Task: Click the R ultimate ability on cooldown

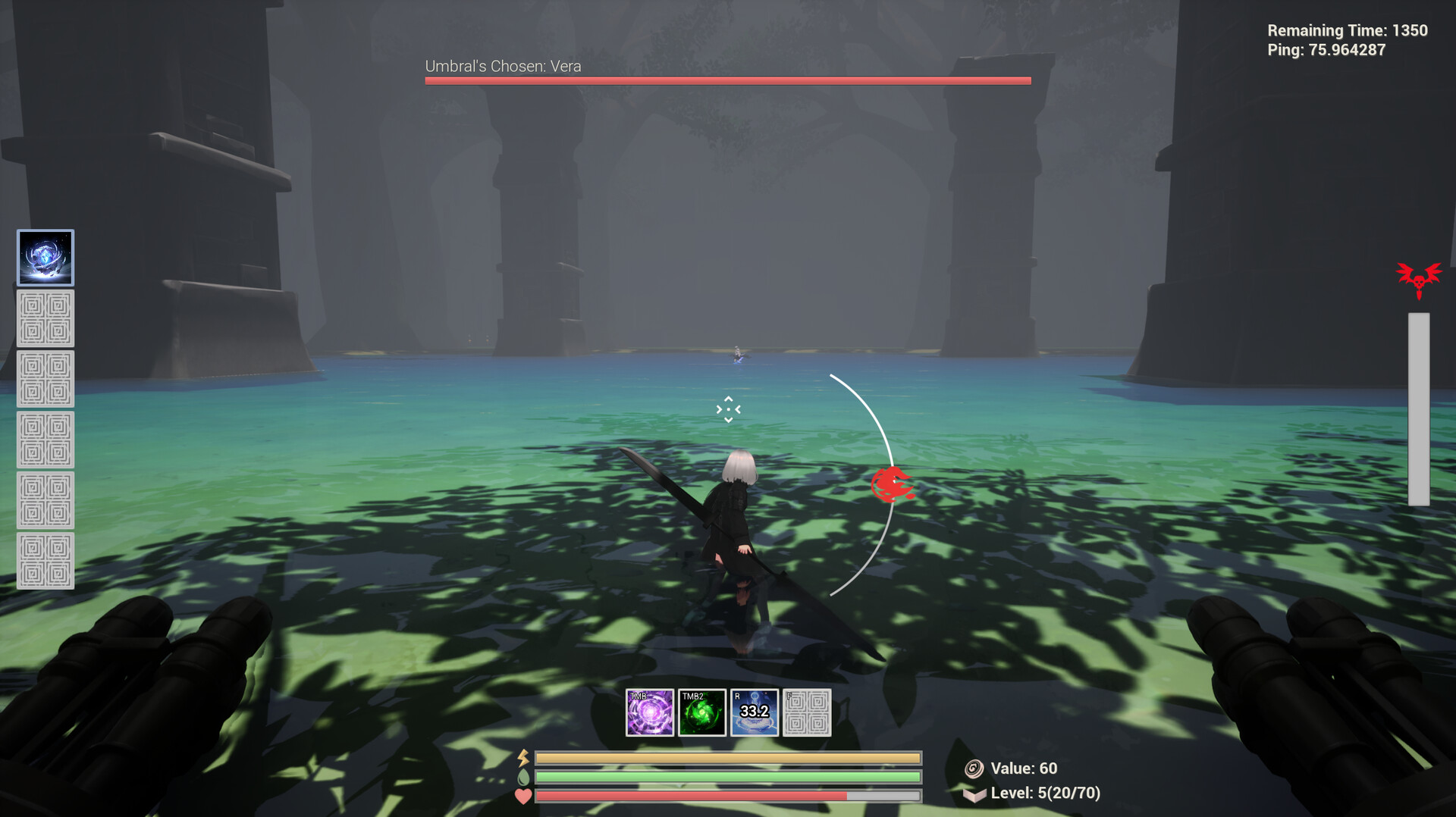Action: [755, 712]
